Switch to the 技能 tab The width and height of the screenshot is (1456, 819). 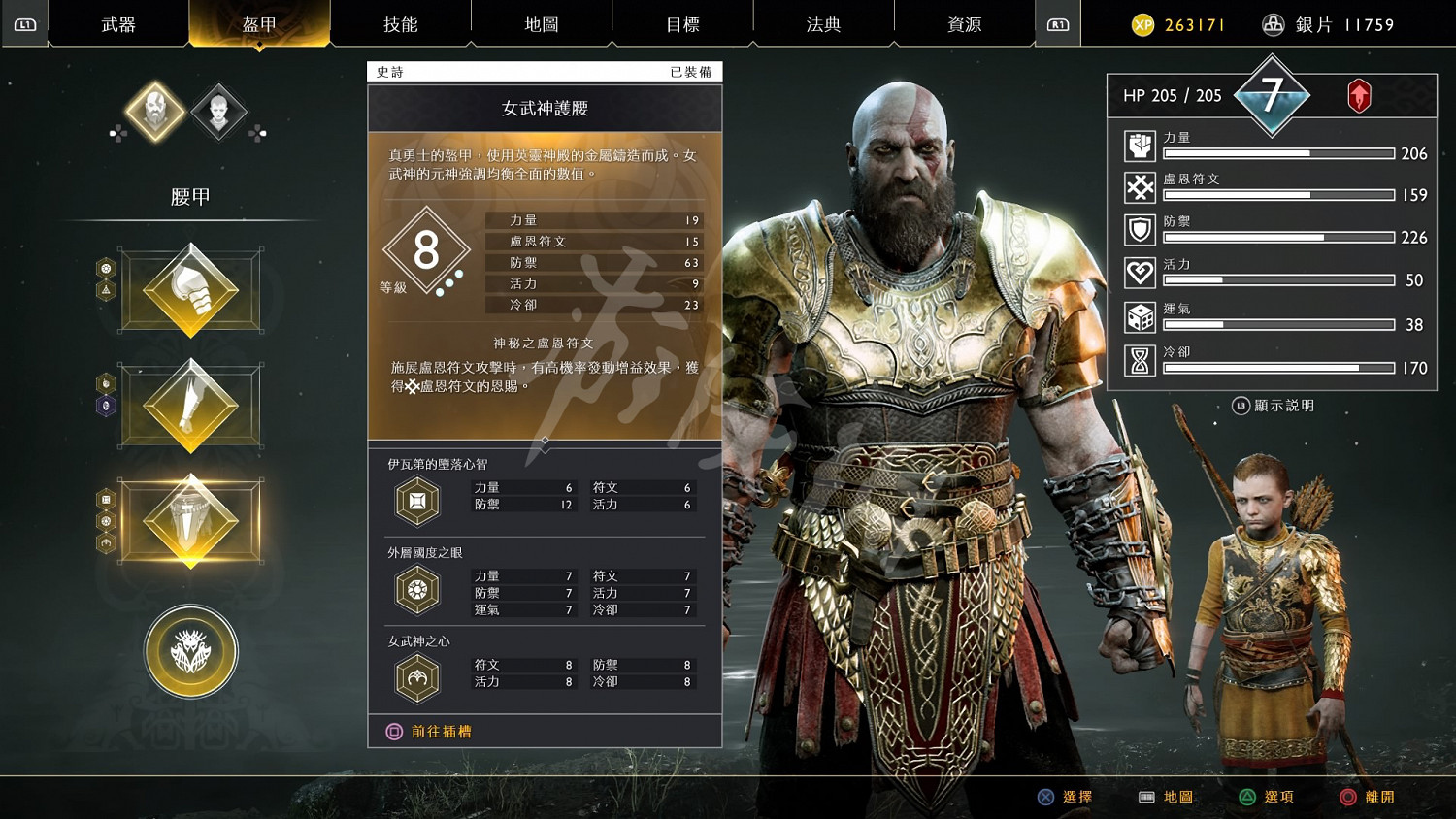pyautogui.click(x=402, y=24)
